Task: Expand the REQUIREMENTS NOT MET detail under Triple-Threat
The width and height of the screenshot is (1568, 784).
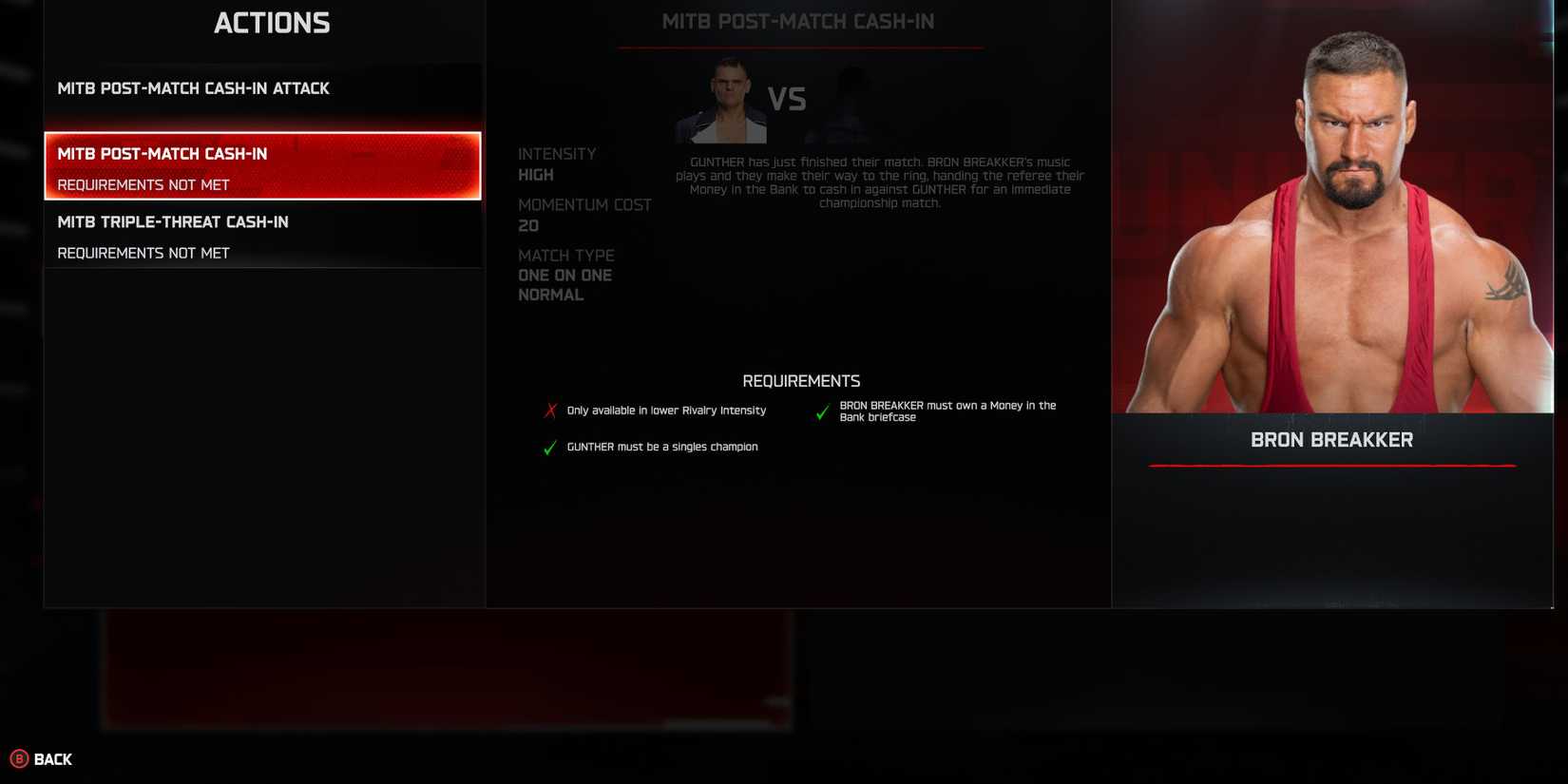Action: [143, 253]
